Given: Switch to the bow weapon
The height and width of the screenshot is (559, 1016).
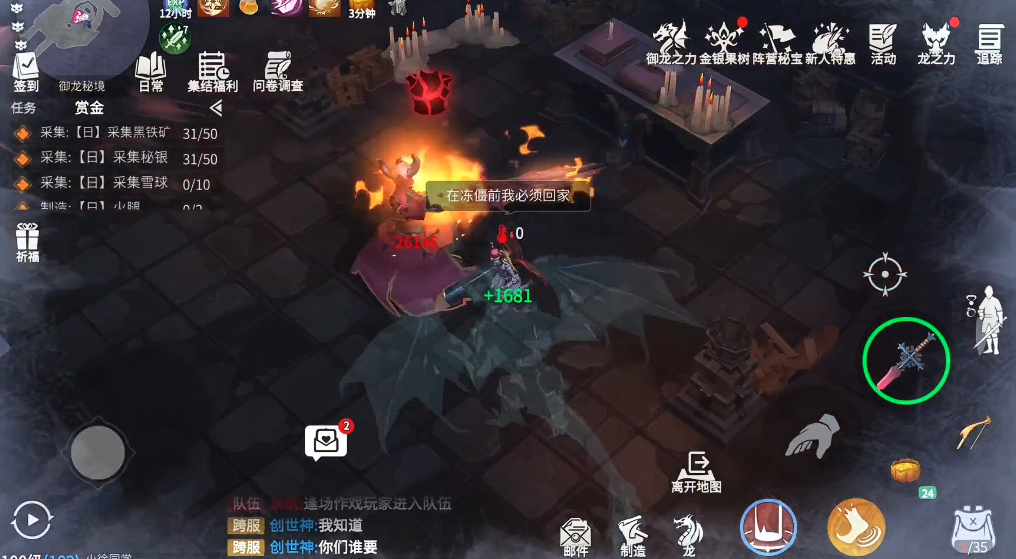Looking at the screenshot, I should click(x=972, y=432).
